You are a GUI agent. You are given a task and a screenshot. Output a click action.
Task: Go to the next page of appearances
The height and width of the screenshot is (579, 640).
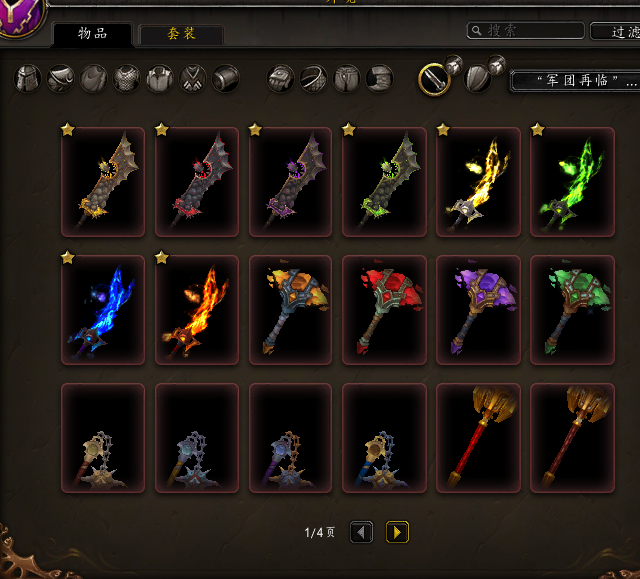397,532
